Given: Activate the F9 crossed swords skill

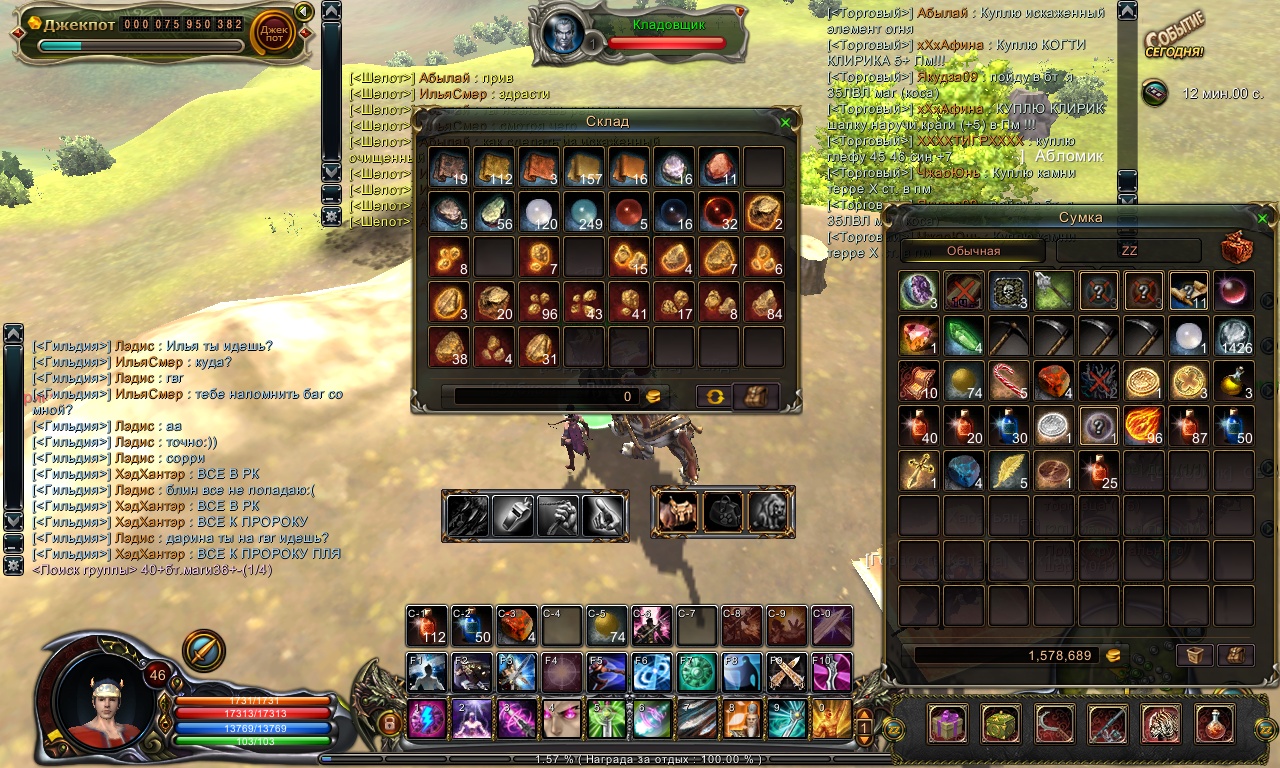Looking at the screenshot, I should pyautogui.click(x=787, y=672).
